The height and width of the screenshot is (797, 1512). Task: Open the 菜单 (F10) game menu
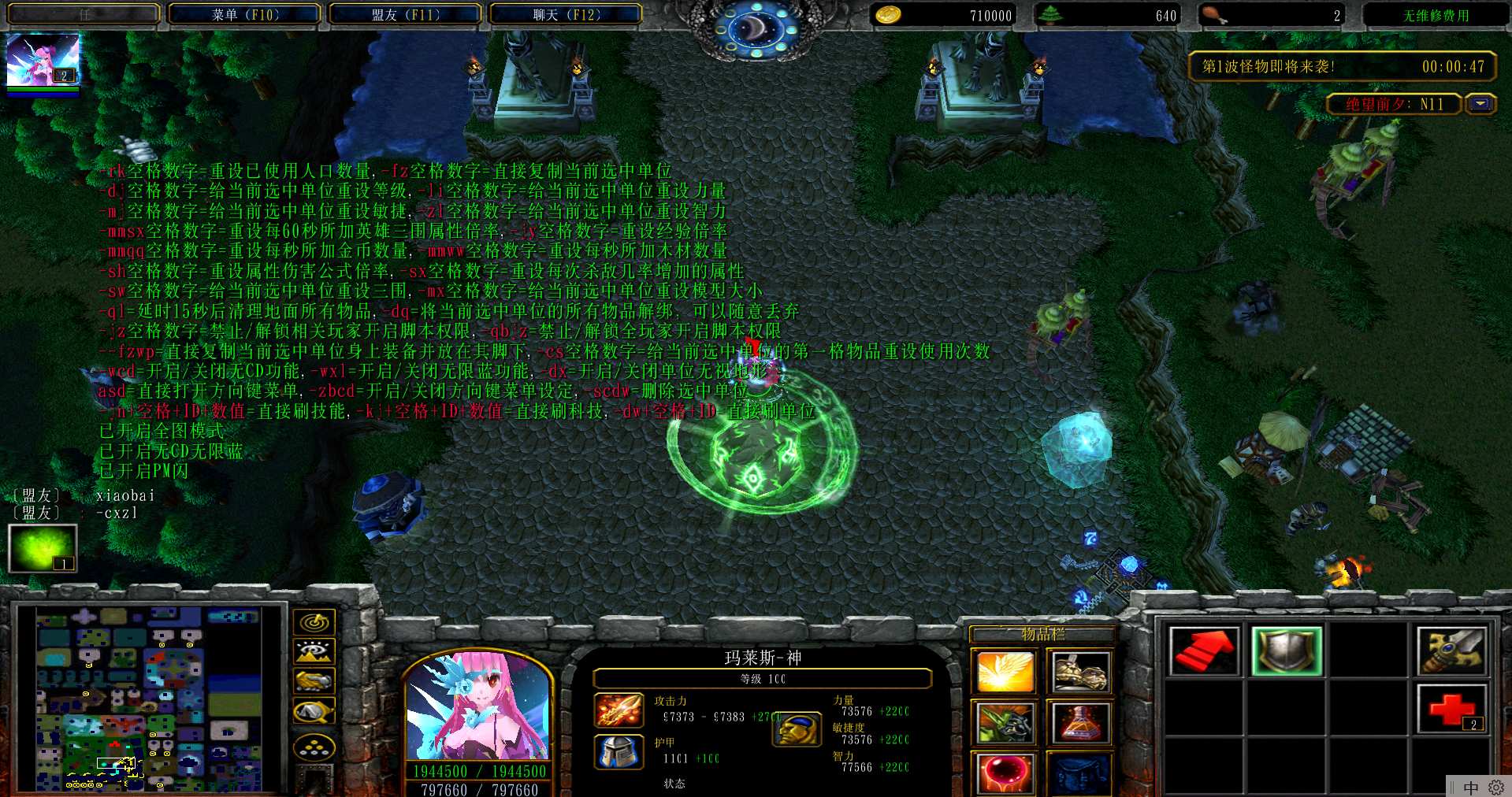245,15
